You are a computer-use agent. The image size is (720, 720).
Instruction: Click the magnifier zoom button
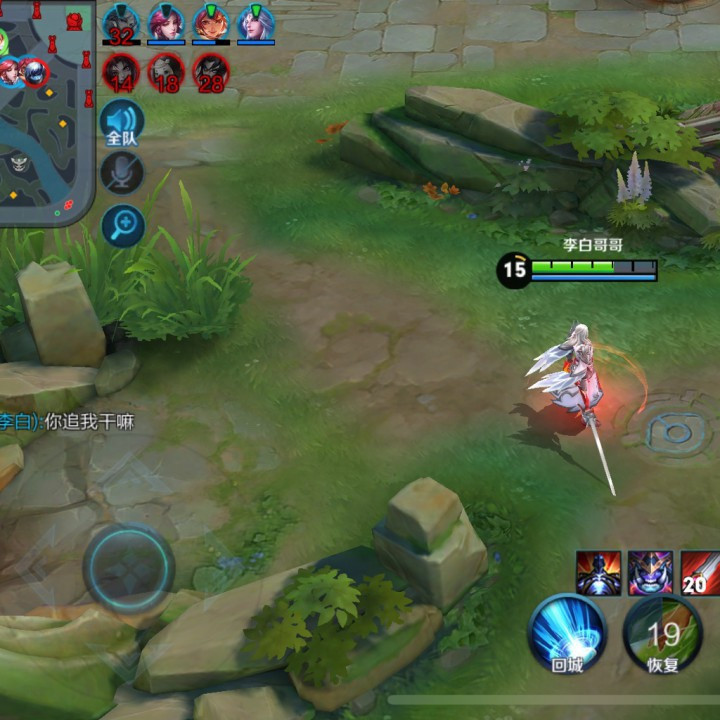pos(122,225)
